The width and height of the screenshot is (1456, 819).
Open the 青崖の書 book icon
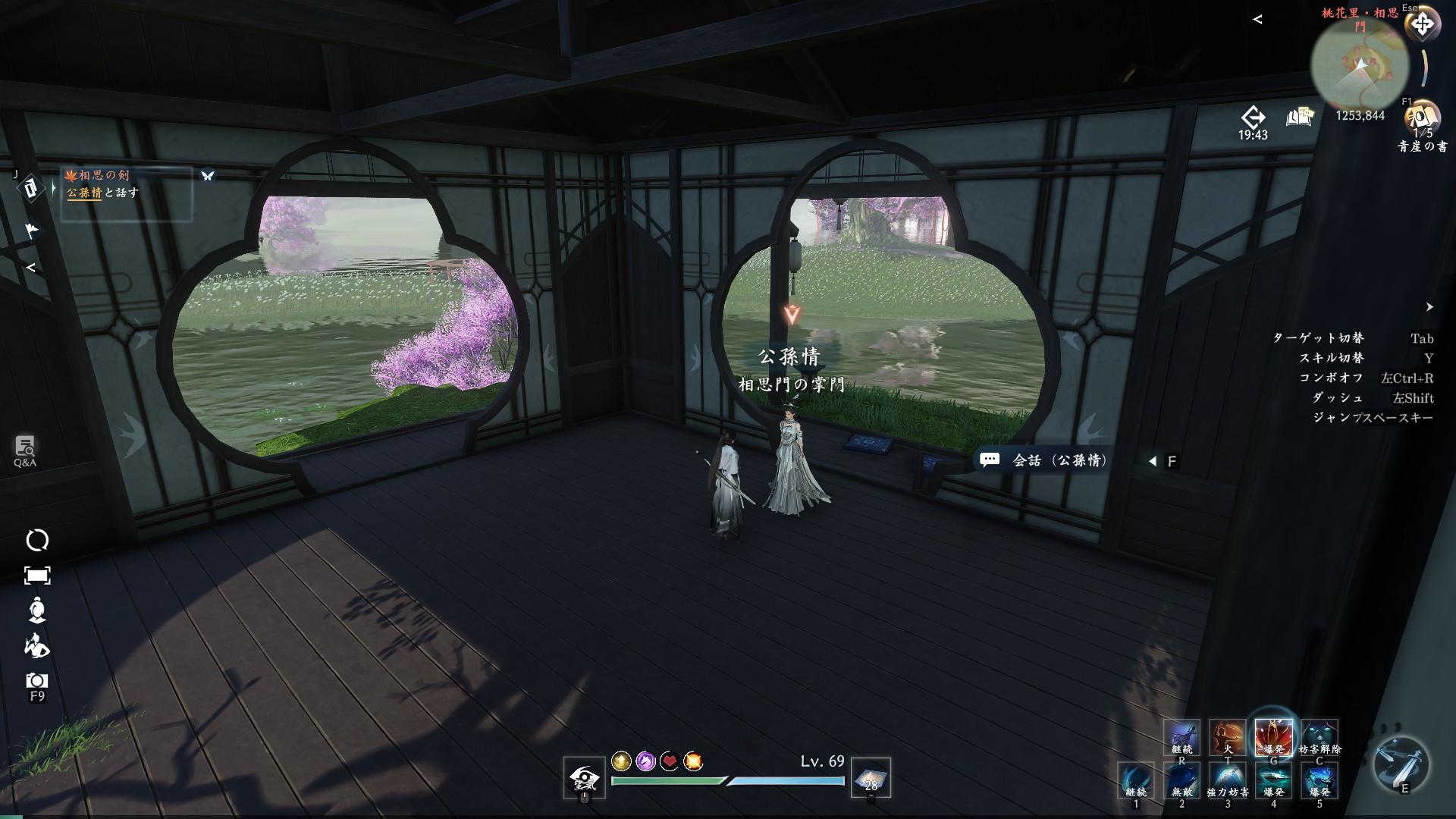tap(1421, 119)
